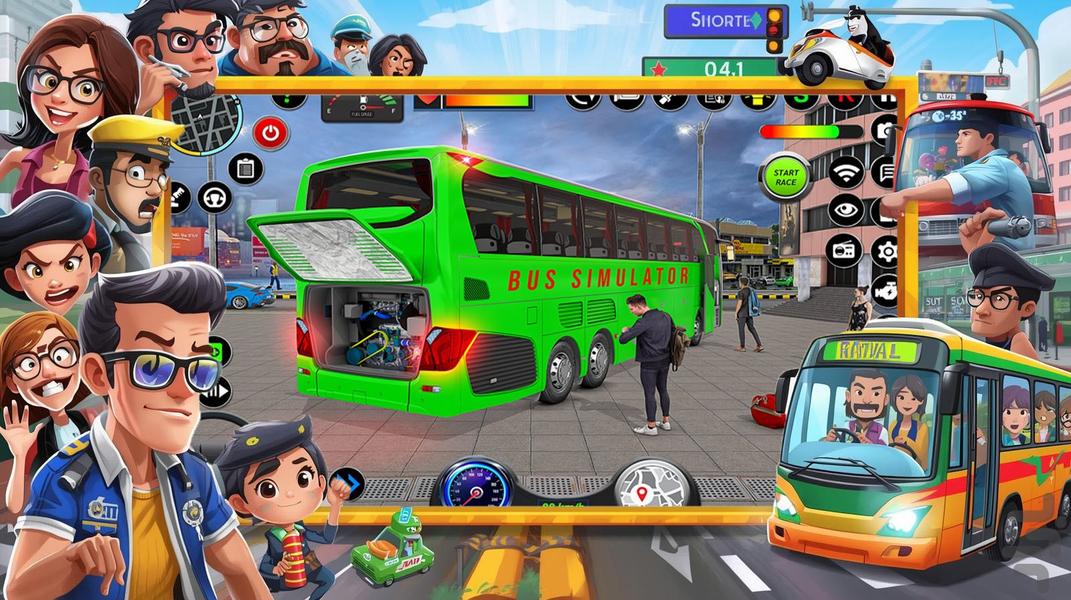The height and width of the screenshot is (600, 1071).
Task: Click the camera icon
Action: click(x=885, y=130)
